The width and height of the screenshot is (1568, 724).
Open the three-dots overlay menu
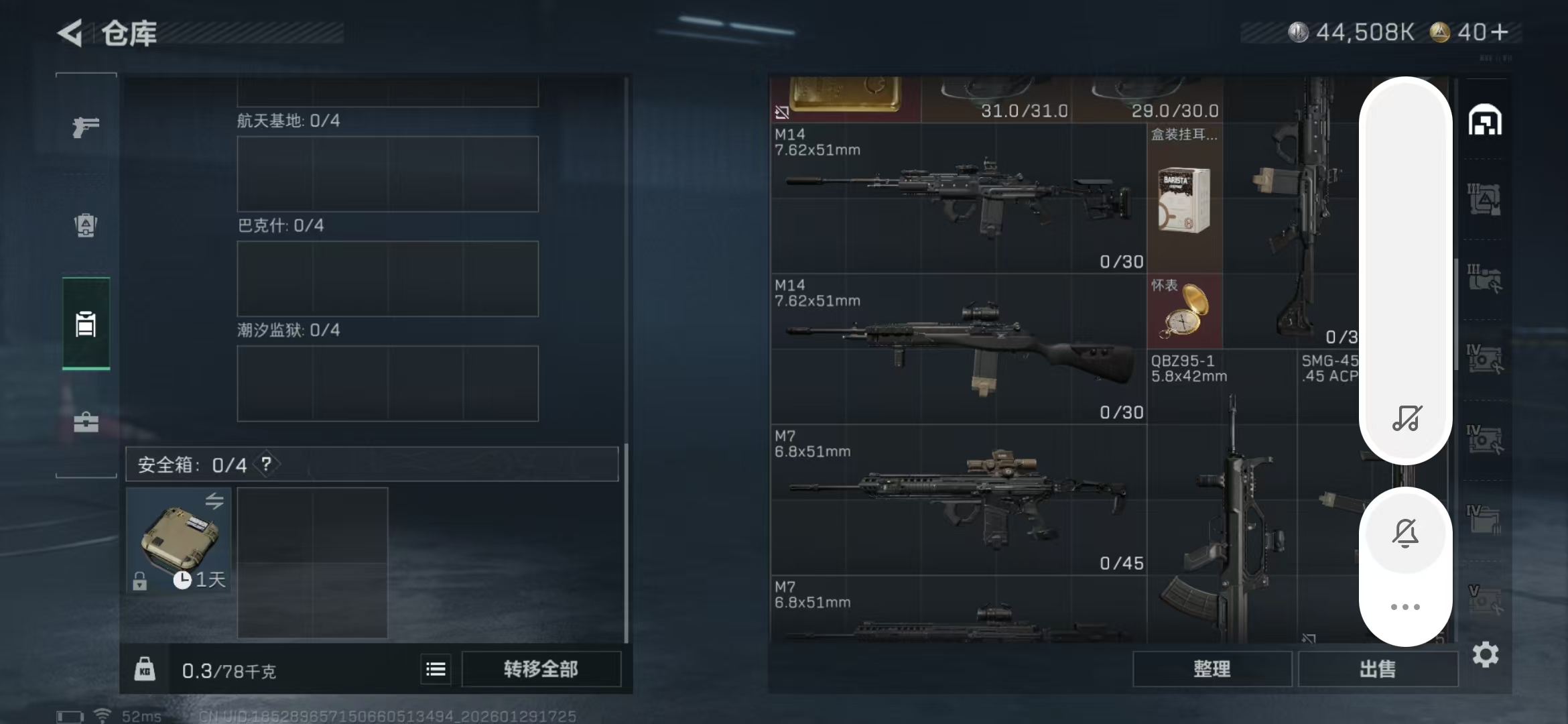(x=1405, y=607)
